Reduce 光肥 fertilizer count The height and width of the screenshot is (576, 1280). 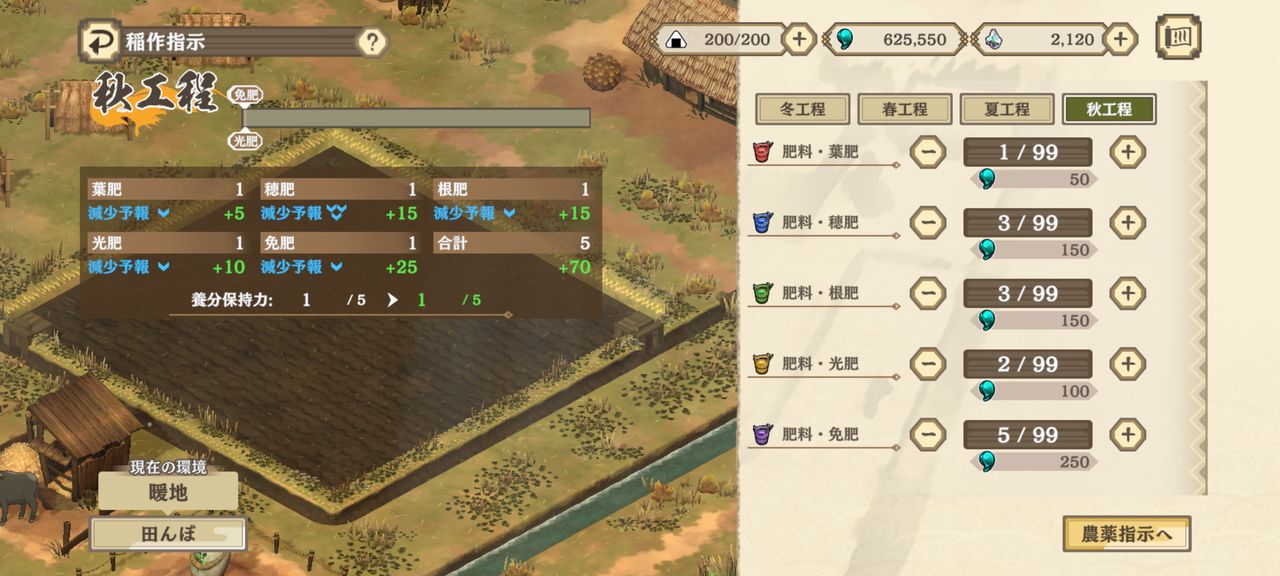click(x=928, y=363)
